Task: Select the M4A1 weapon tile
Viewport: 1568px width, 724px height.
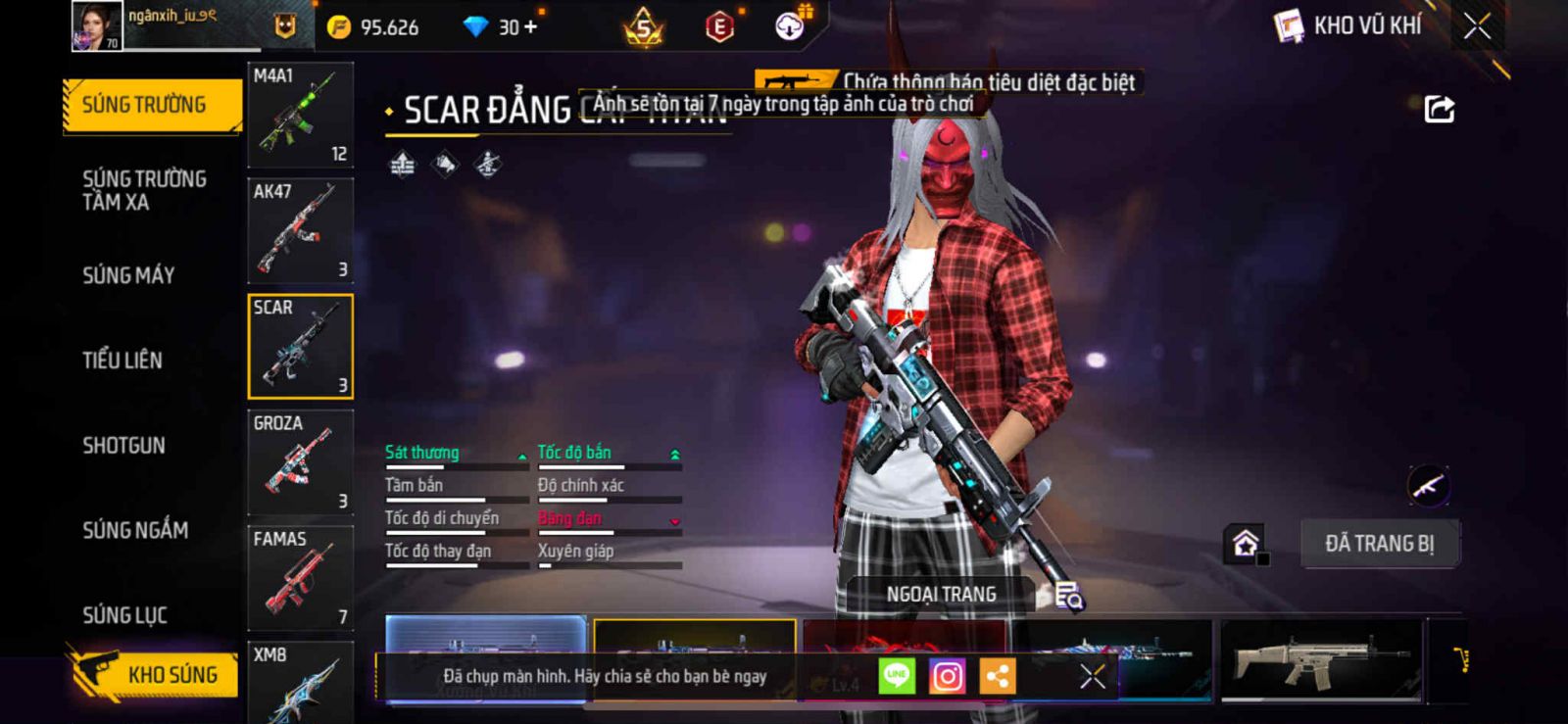Action: [300, 116]
